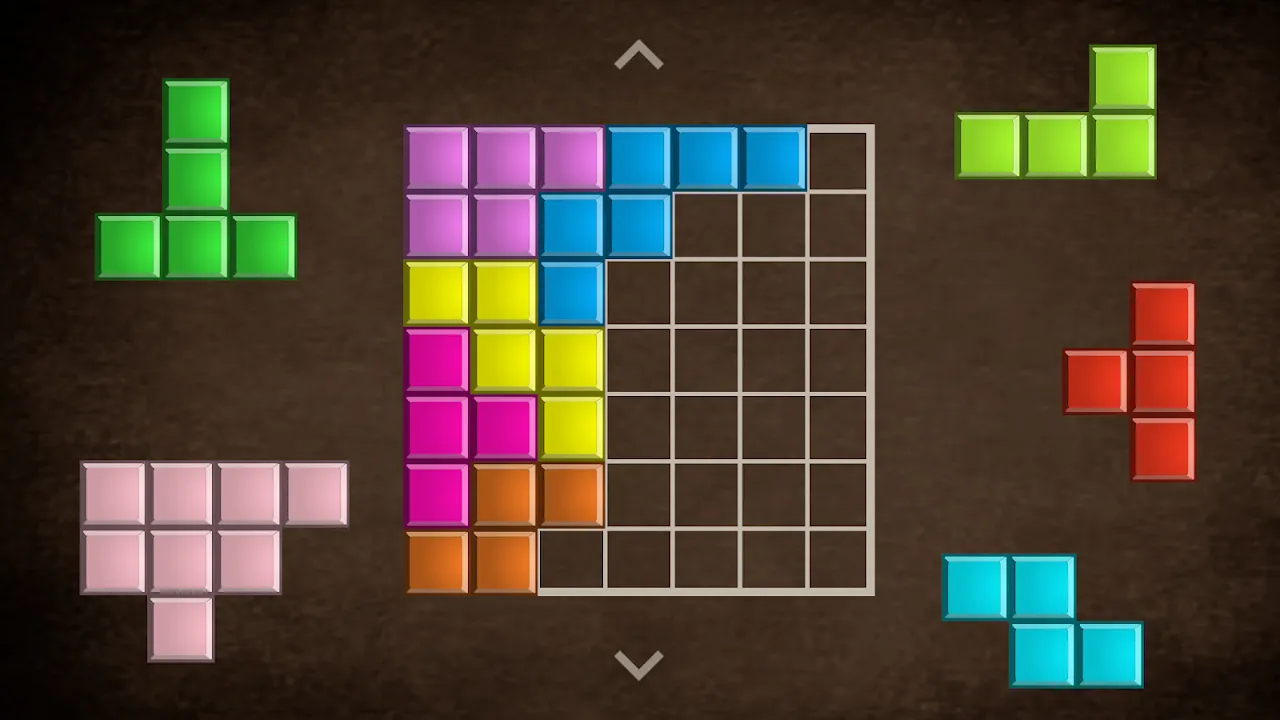Click the top-left purple block on the board

click(x=438, y=157)
